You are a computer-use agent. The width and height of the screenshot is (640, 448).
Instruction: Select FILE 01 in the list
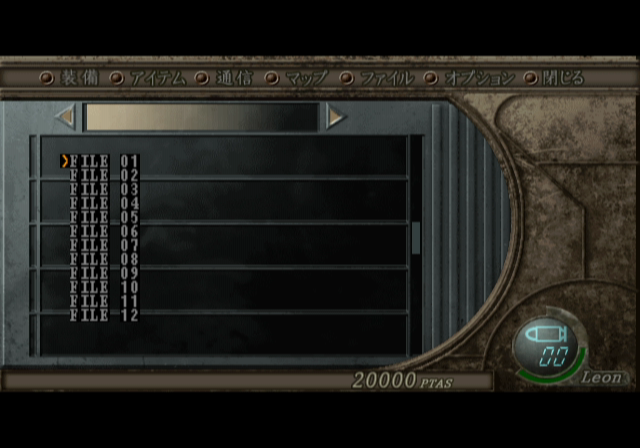point(104,161)
